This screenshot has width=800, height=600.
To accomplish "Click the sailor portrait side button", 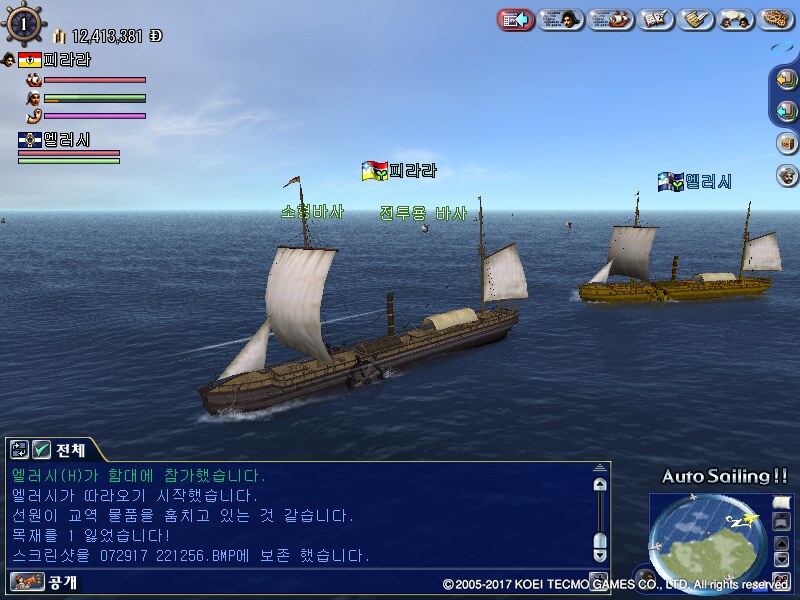I will click(787, 175).
